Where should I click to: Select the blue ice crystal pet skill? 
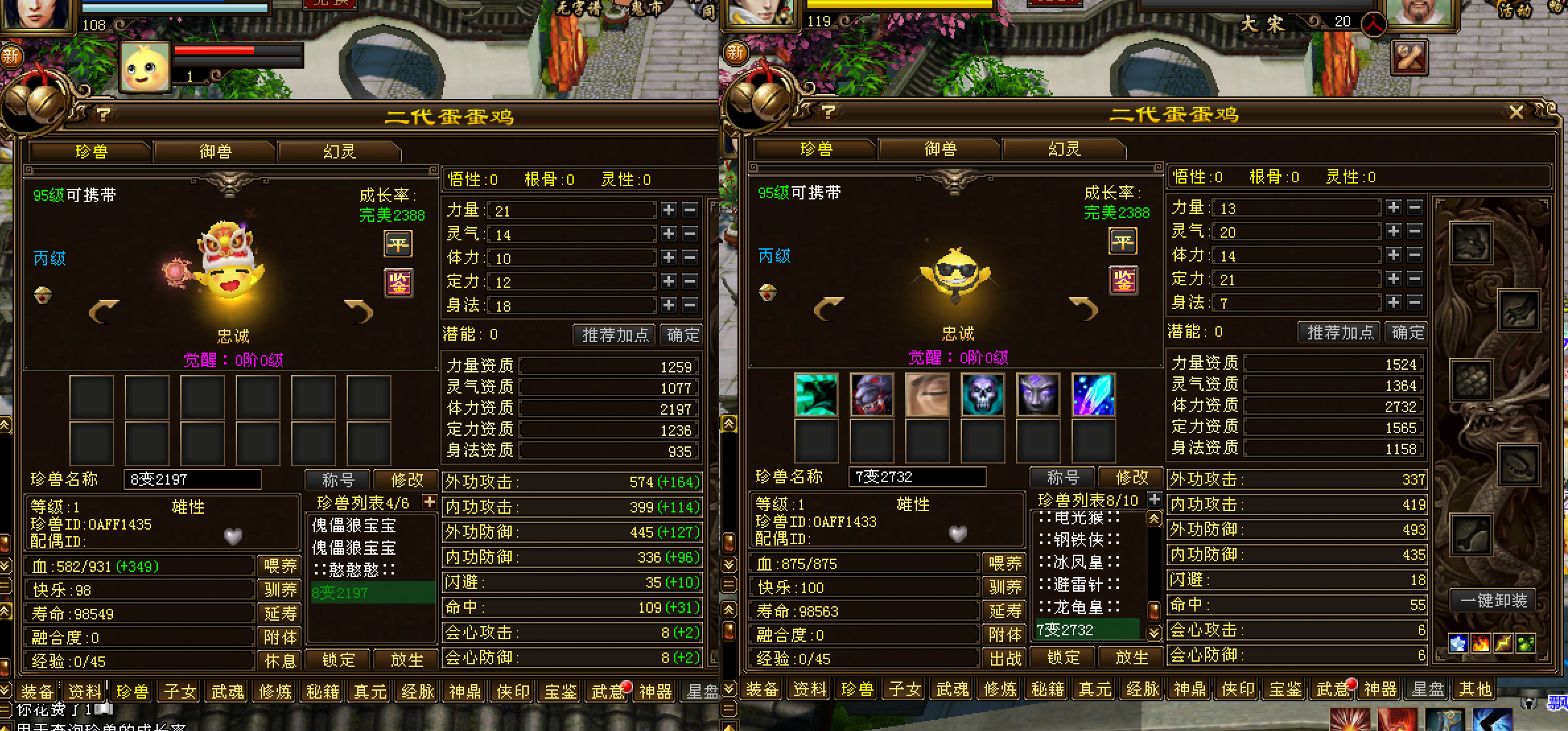pyautogui.click(x=1093, y=395)
